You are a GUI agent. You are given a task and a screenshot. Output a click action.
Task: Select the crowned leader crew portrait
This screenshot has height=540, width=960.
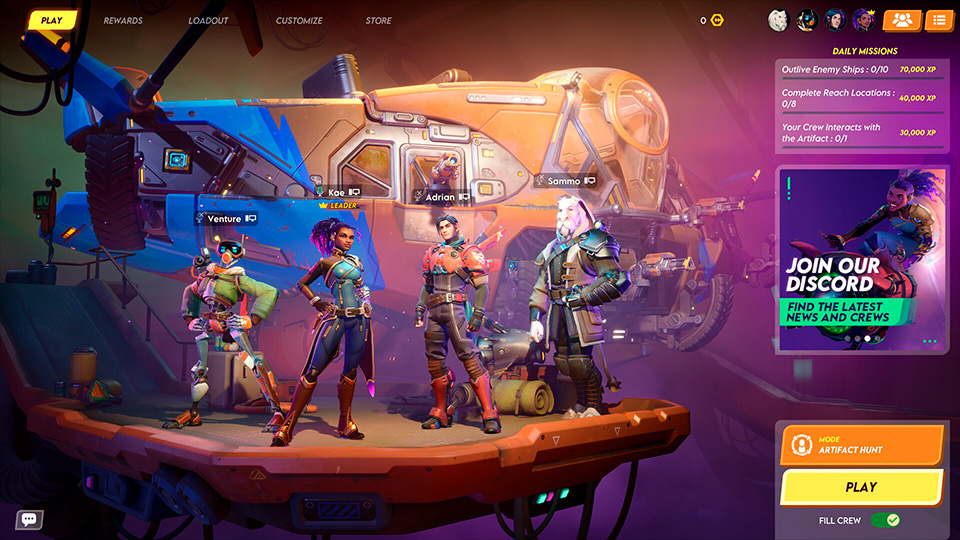pos(863,20)
